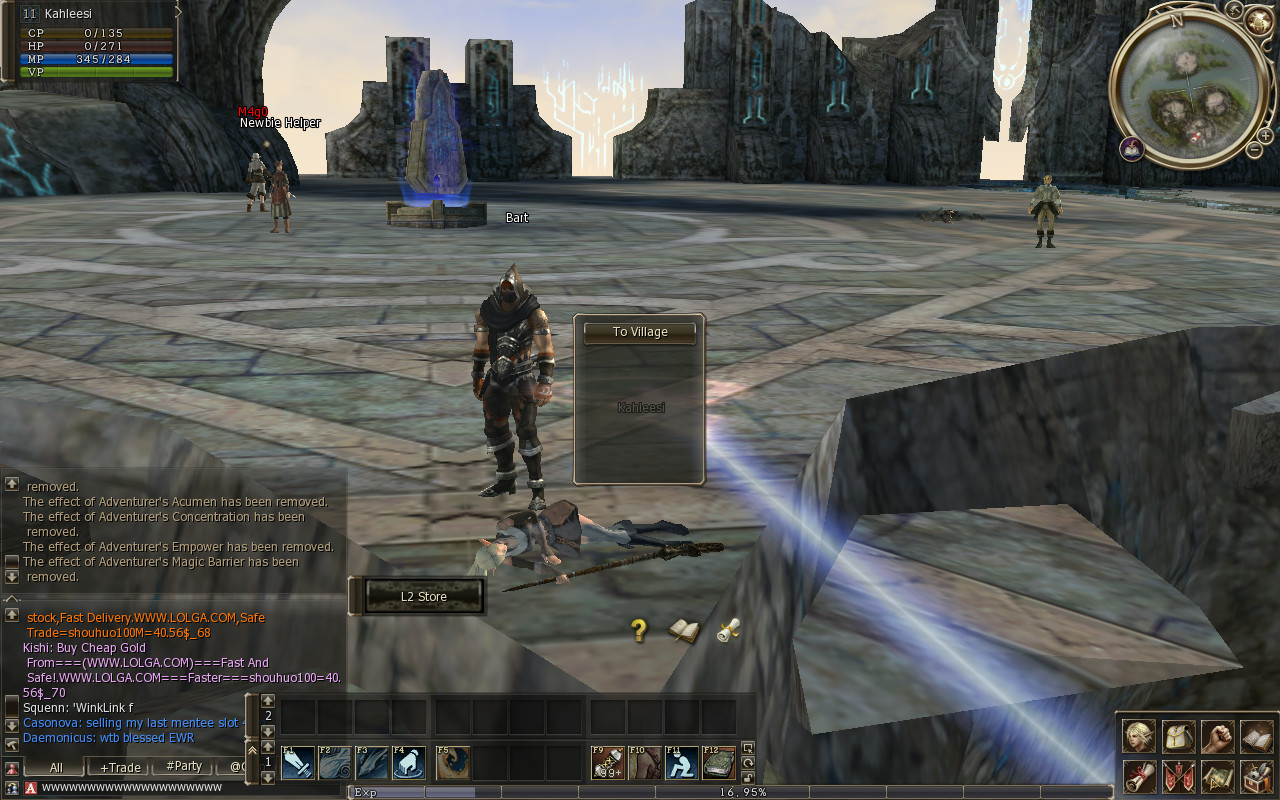The height and width of the screenshot is (800, 1280).
Task: Open the L2 Store
Action: click(424, 597)
